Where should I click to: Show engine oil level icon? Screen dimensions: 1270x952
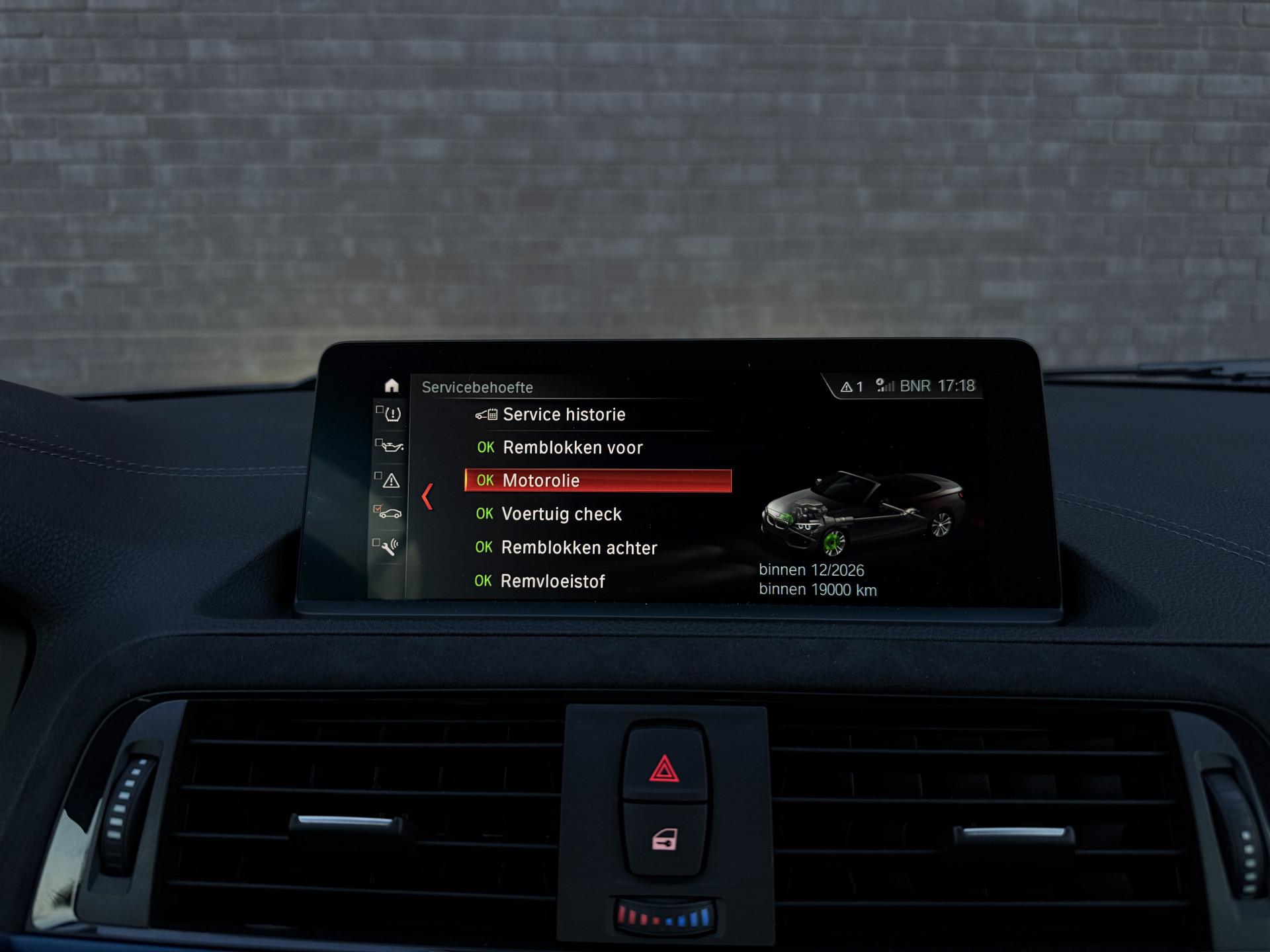click(392, 447)
